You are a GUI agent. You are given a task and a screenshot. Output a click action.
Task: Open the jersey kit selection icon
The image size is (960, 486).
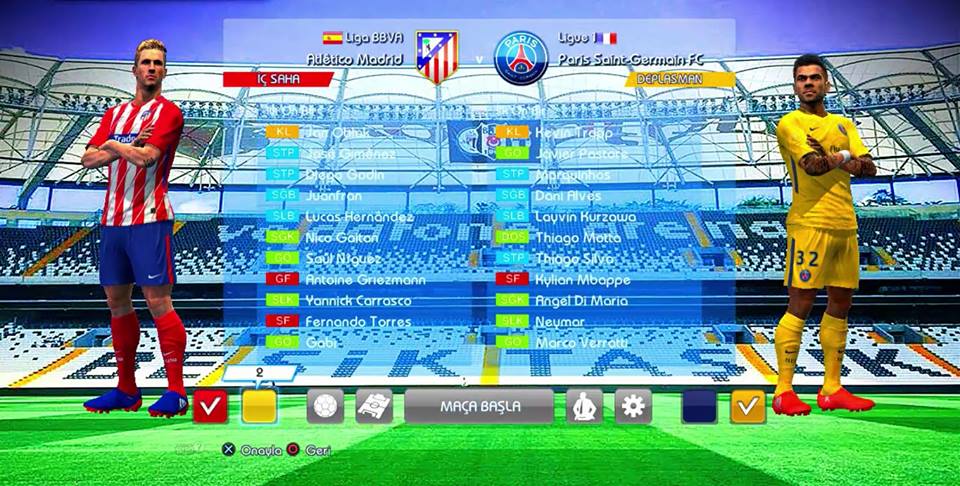(x=584, y=406)
